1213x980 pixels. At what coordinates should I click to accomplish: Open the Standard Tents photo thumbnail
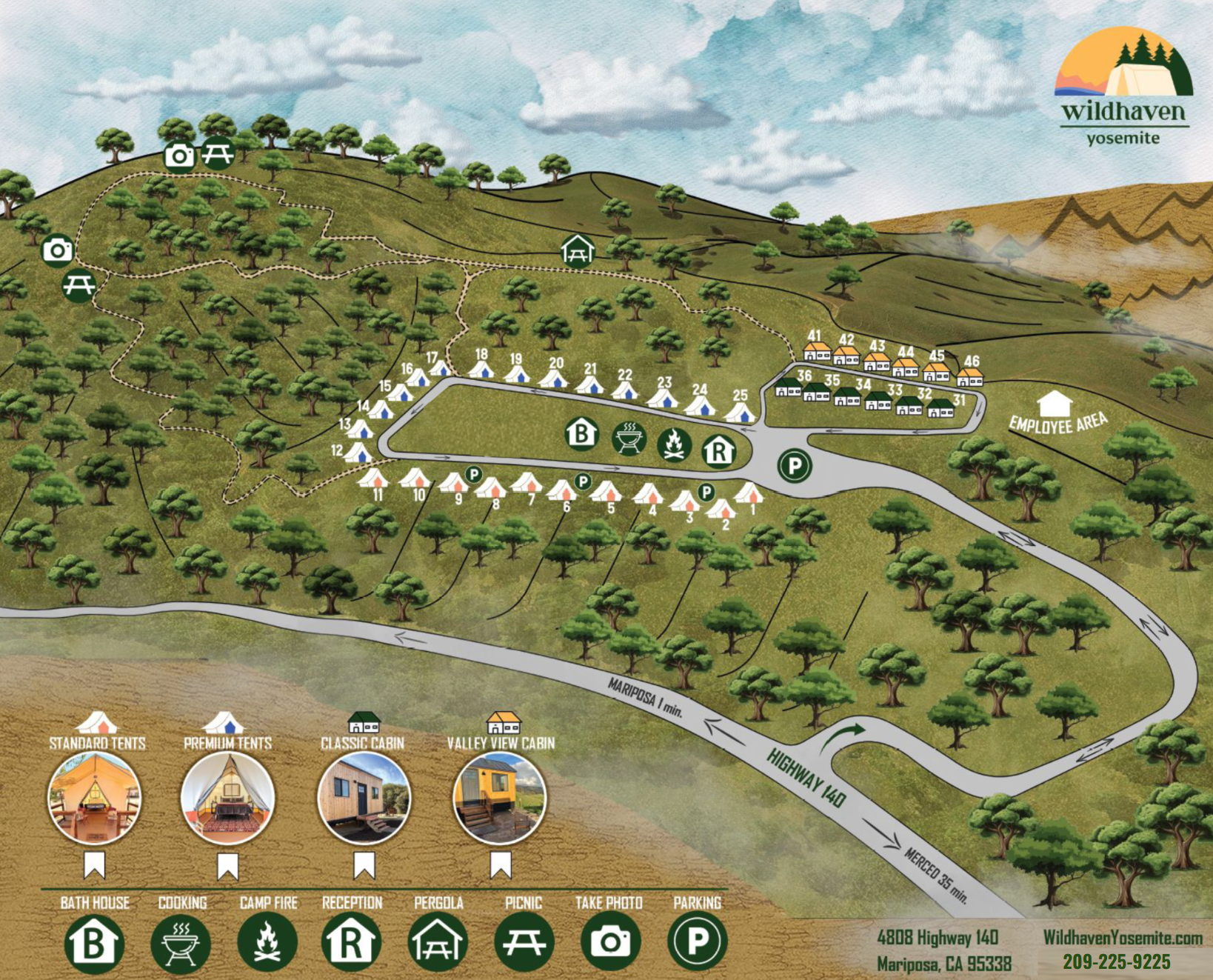[95, 798]
